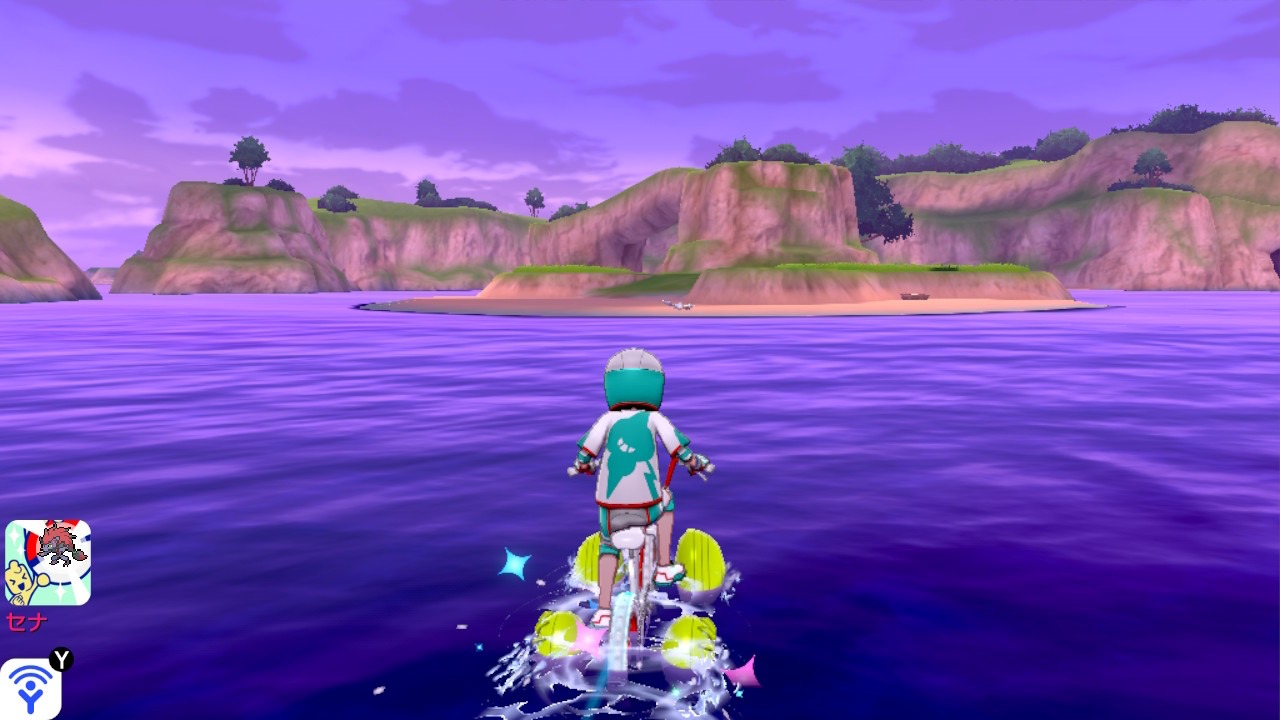
Task: Click the item lying on the sandy island
Action: point(679,303)
